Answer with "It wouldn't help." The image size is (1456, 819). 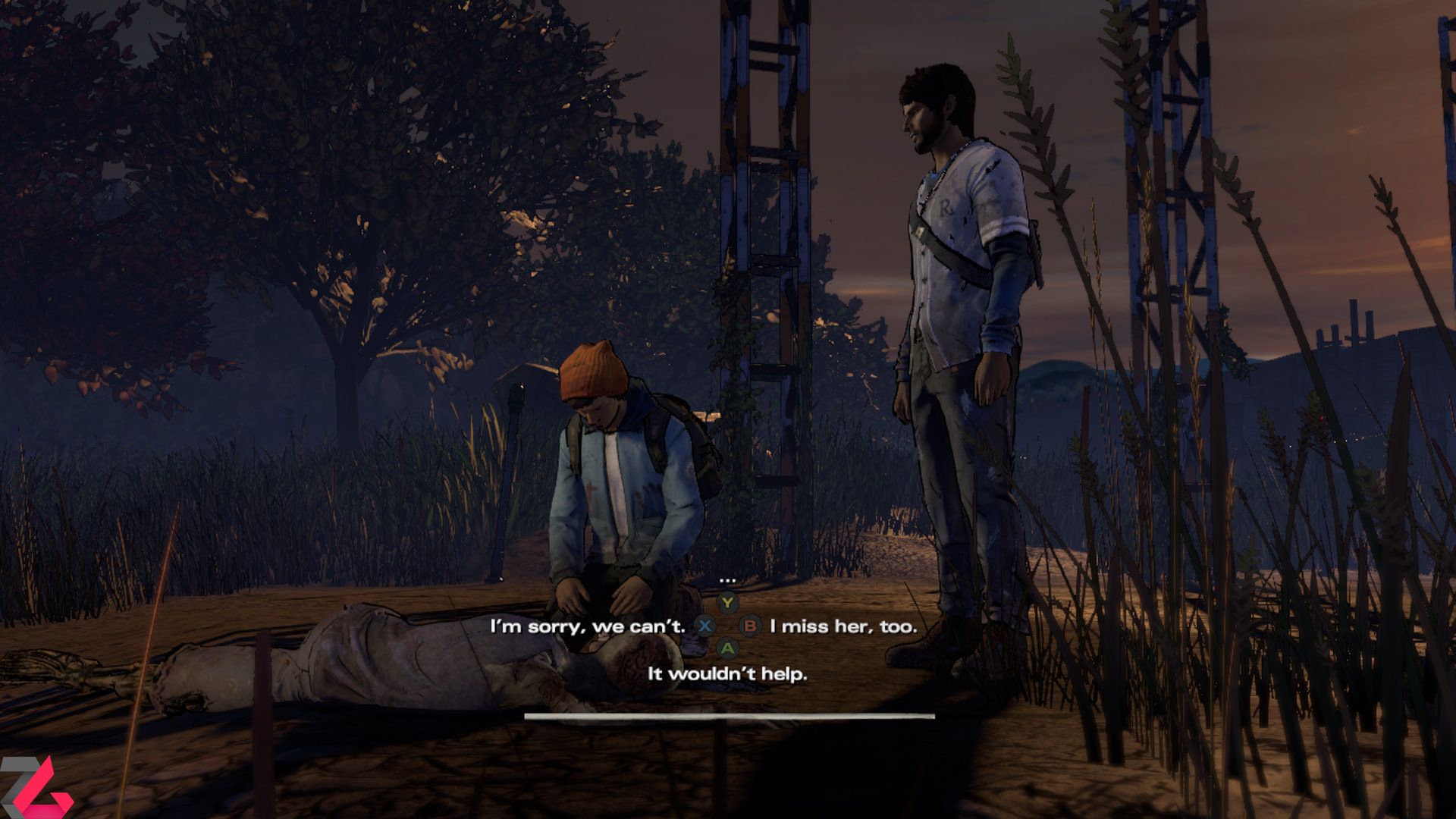coord(727,673)
